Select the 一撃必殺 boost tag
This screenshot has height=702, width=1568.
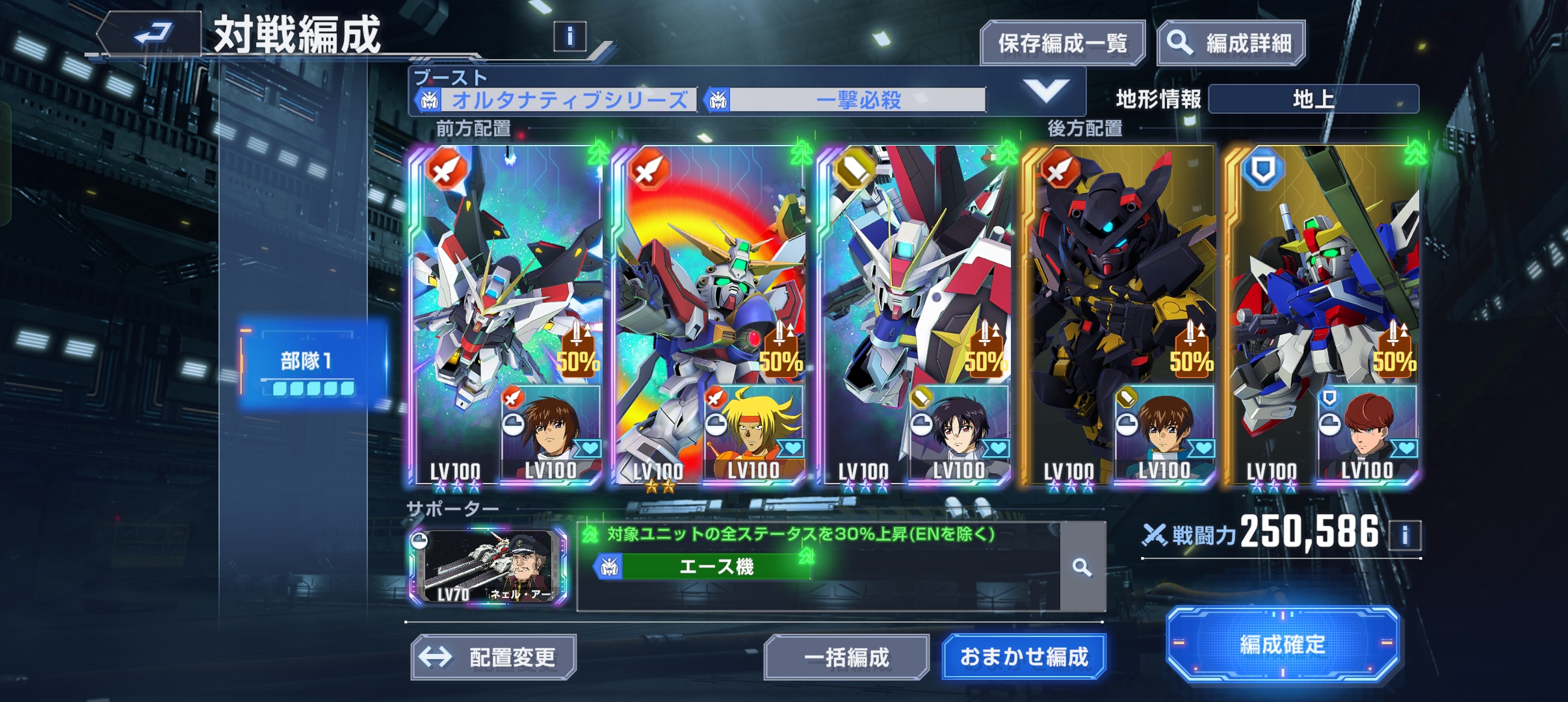pyautogui.click(x=846, y=100)
